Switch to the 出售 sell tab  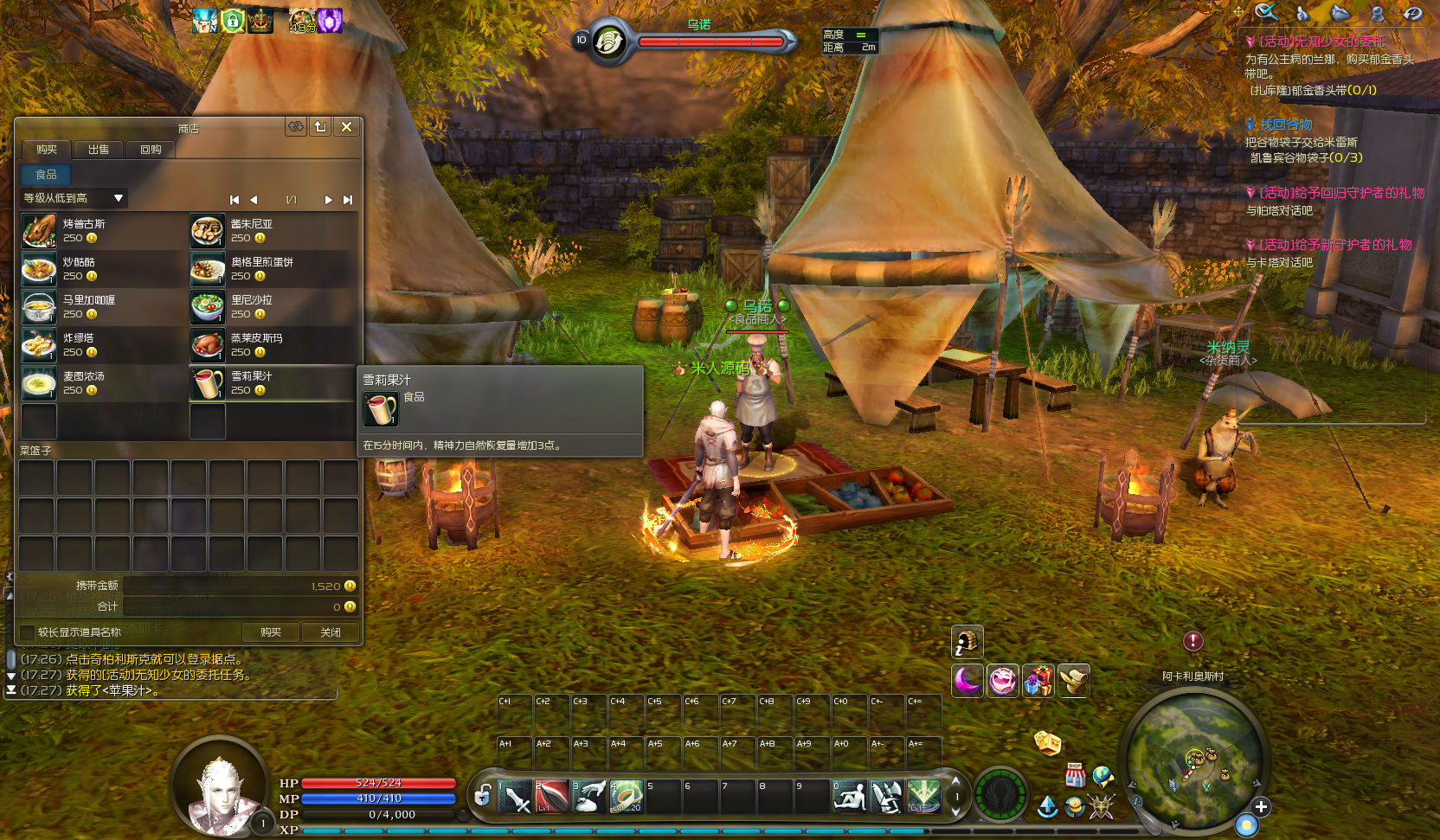[x=99, y=150]
